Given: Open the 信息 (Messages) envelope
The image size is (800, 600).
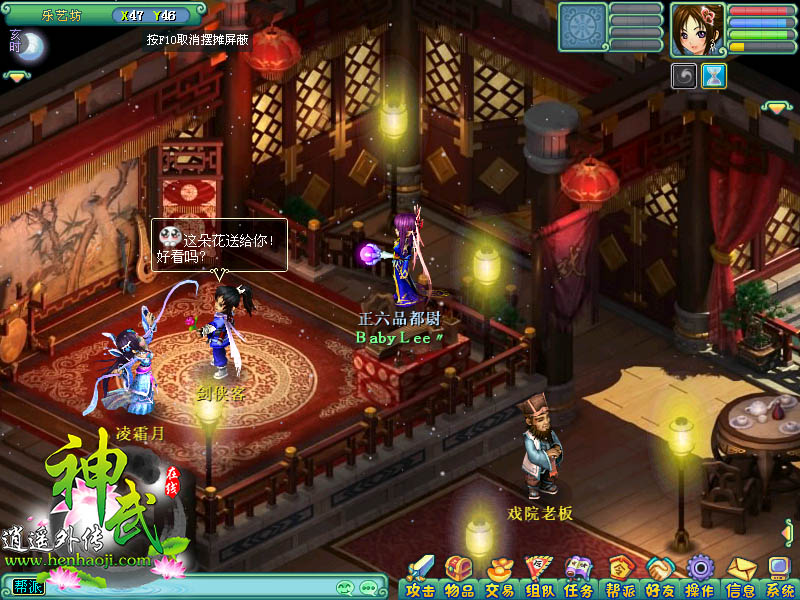Looking at the screenshot, I should [740, 577].
